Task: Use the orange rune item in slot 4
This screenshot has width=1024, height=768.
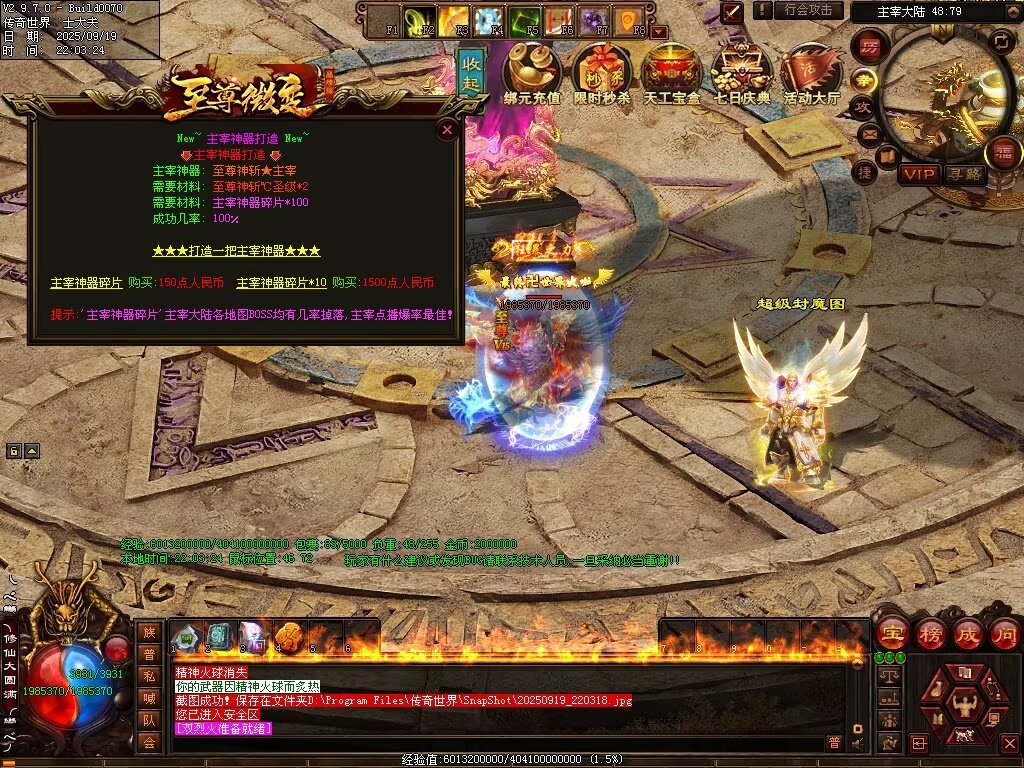Action: tap(288, 635)
